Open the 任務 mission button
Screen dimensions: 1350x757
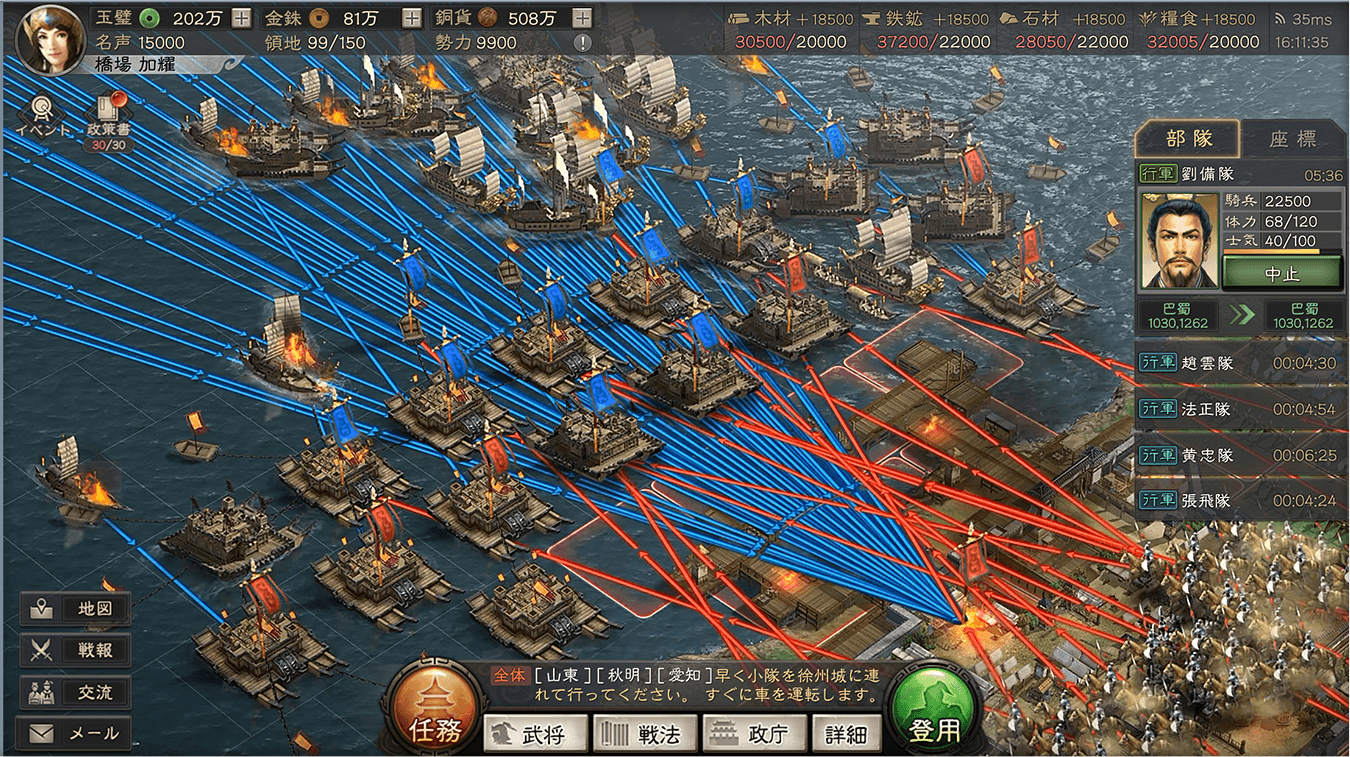435,710
